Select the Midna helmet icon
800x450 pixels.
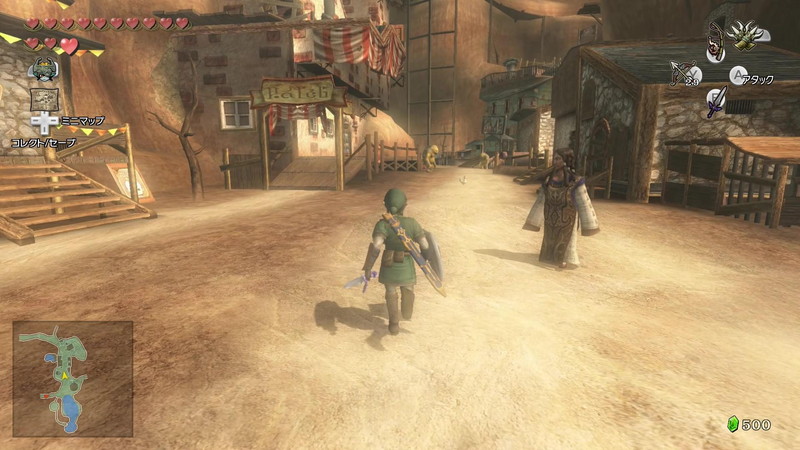point(44,69)
